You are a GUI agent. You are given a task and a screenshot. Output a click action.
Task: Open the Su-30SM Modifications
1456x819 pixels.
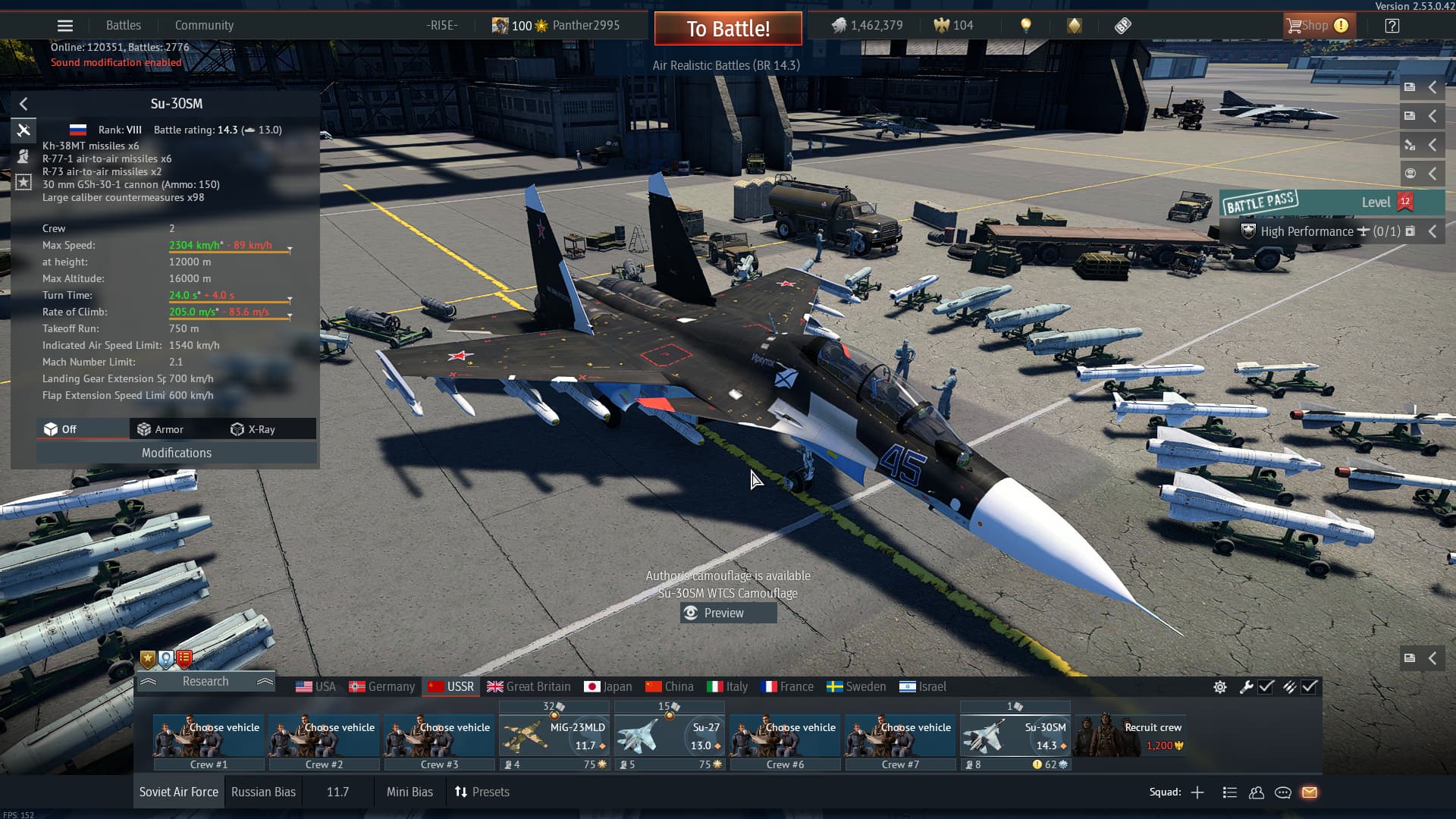click(x=176, y=453)
